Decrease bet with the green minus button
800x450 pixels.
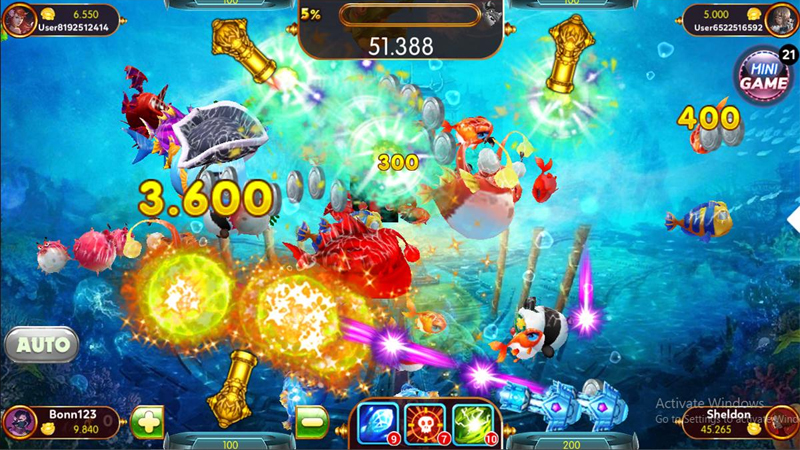312,421
